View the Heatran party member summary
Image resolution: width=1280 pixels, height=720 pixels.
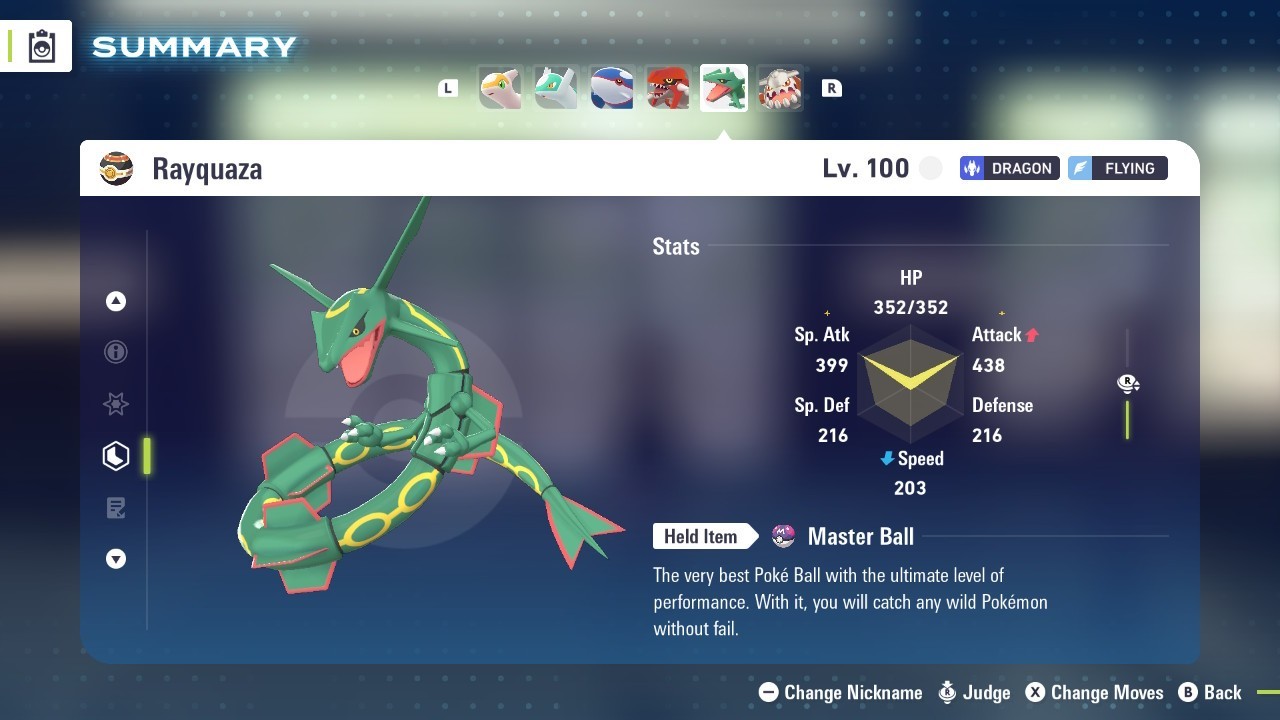click(x=779, y=88)
